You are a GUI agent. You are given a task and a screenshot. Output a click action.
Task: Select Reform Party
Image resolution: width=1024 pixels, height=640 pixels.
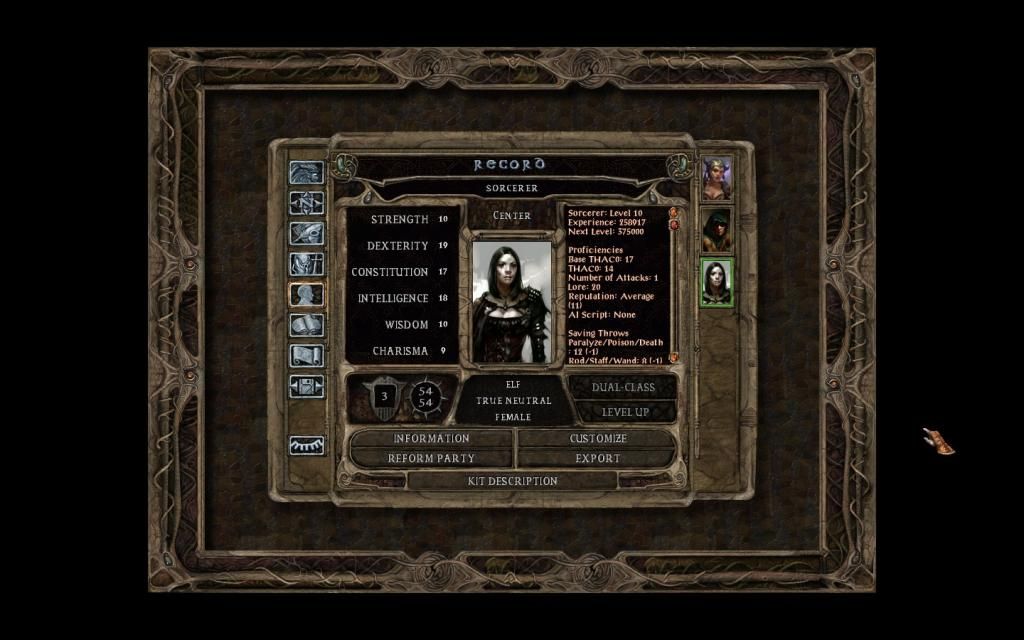pos(431,458)
